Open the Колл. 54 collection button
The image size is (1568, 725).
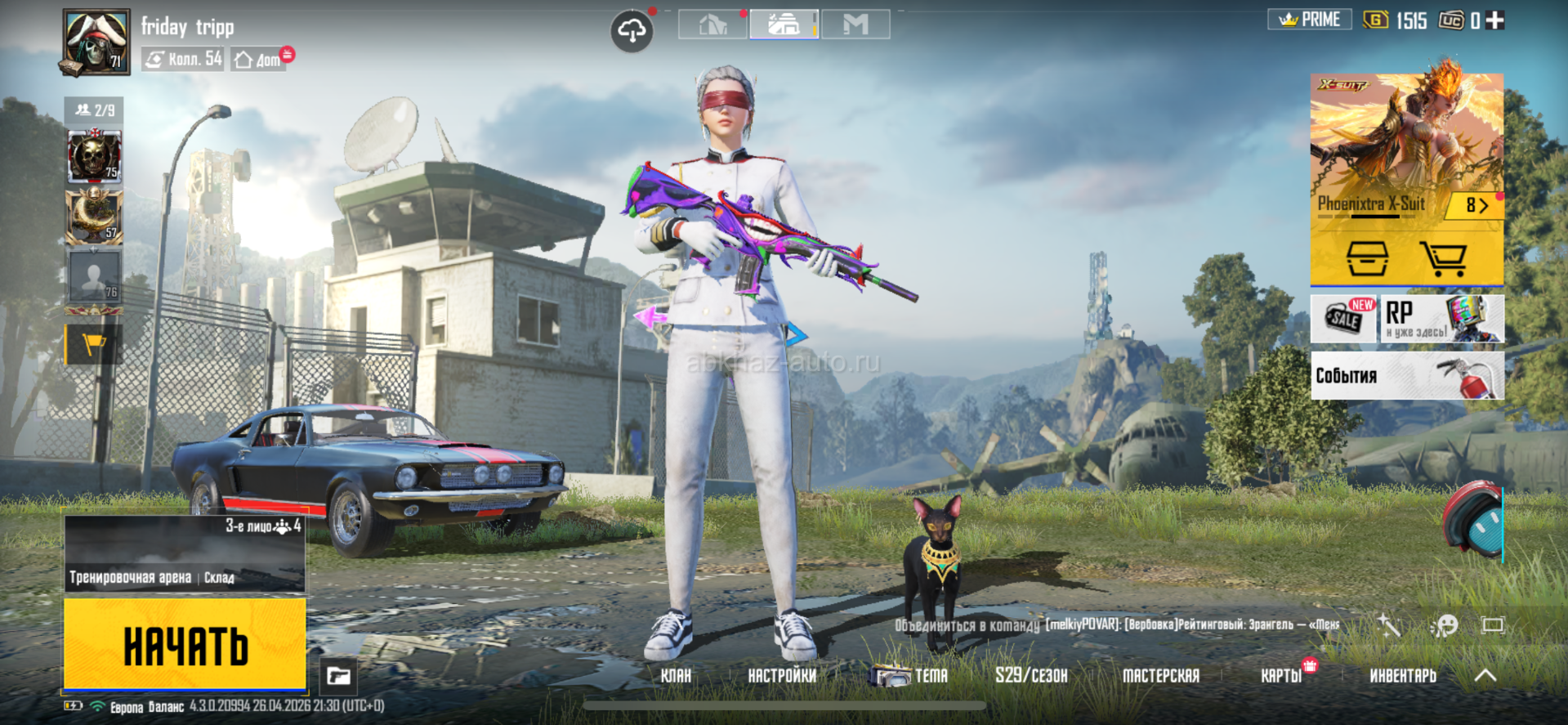pyautogui.click(x=183, y=60)
